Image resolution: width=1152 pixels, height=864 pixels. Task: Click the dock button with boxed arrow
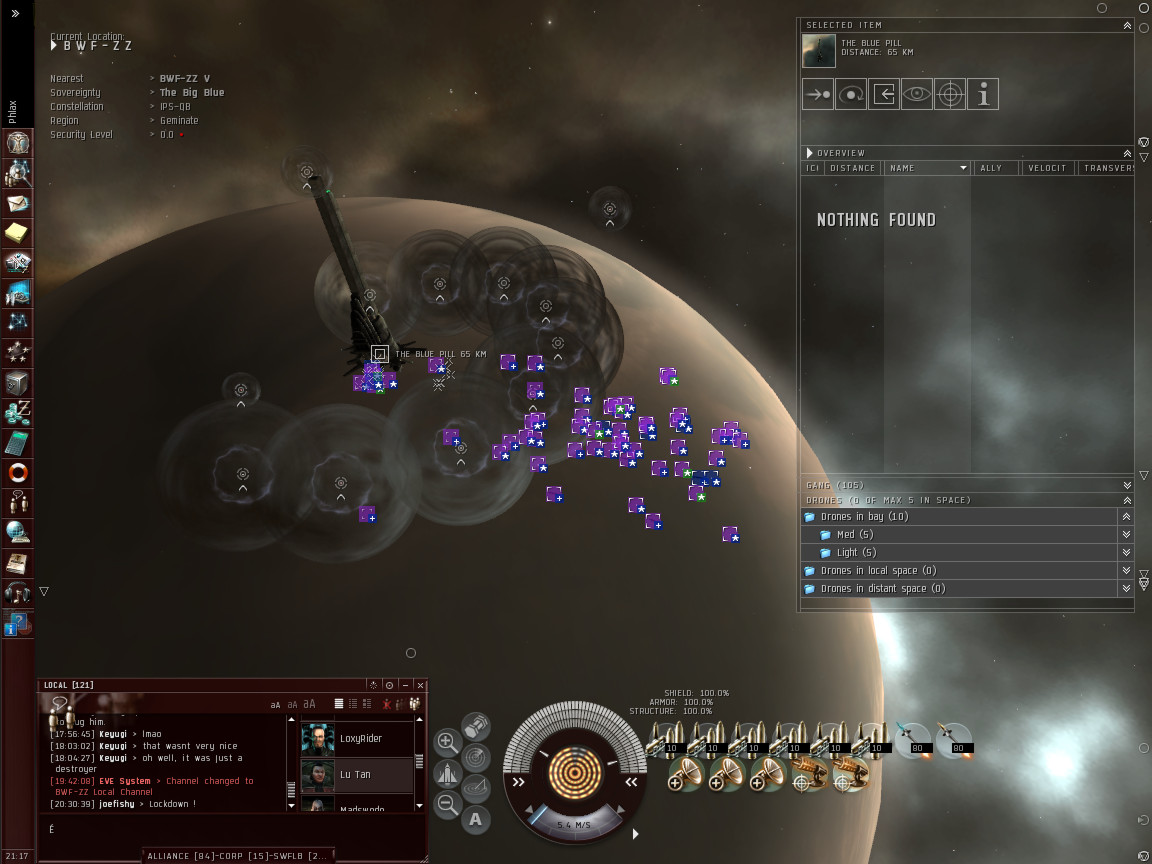point(884,95)
